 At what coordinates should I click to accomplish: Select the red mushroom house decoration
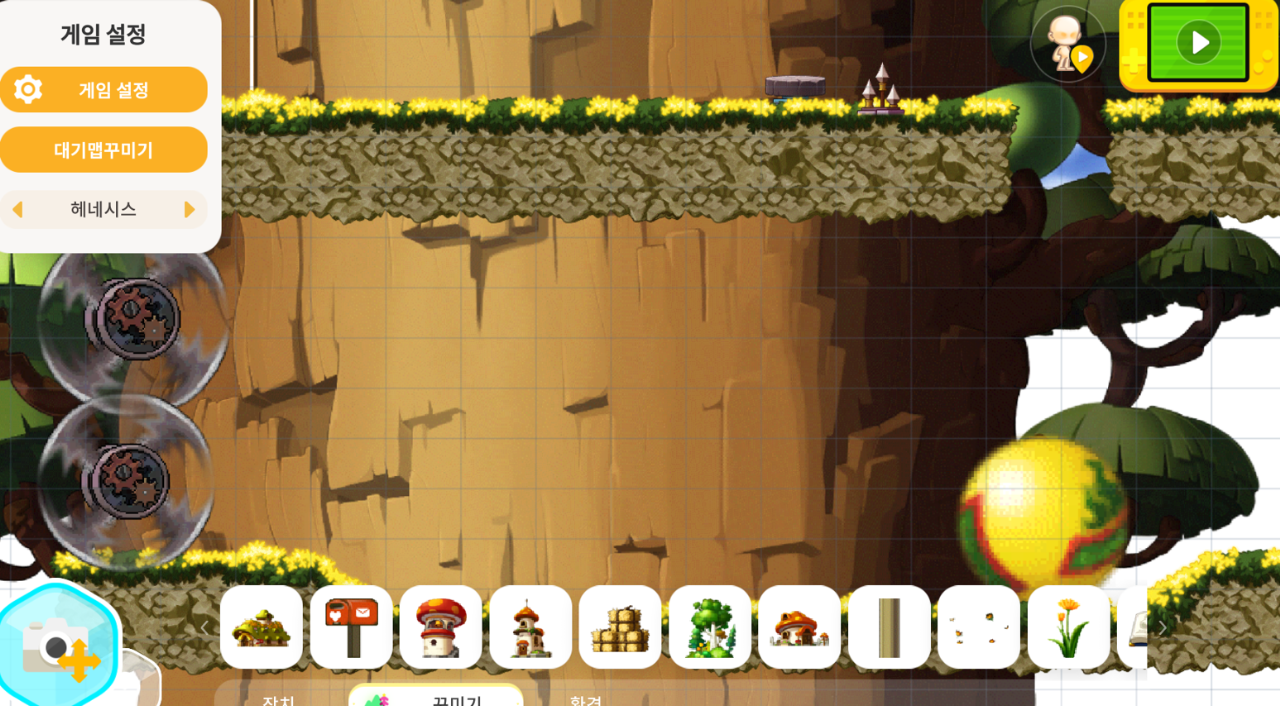441,627
